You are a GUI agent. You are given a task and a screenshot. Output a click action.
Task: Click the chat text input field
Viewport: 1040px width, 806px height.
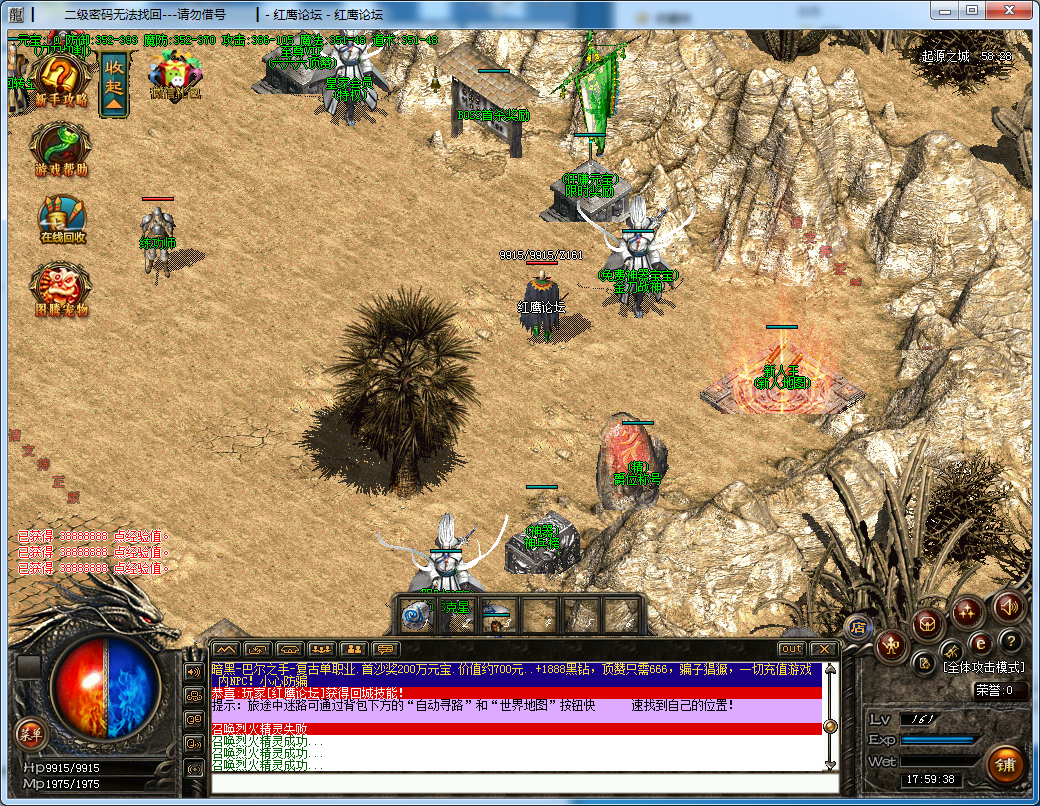[x=520, y=782]
